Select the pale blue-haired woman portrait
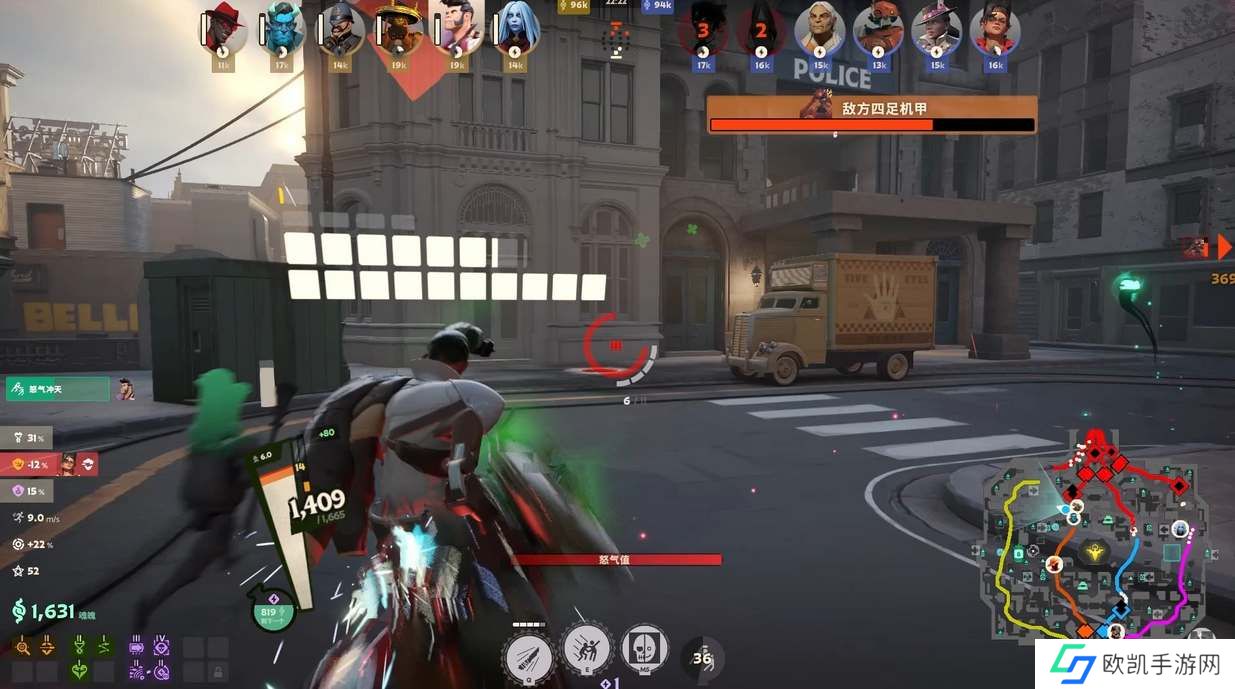The image size is (1235, 689). [x=516, y=30]
